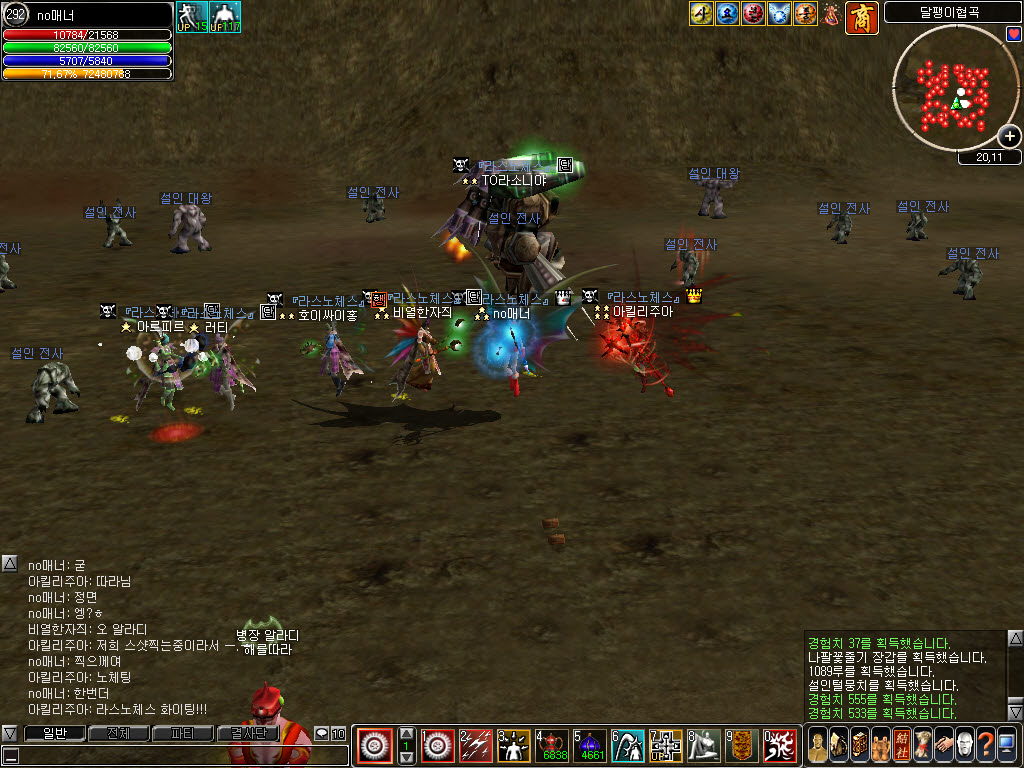Activate the kneeling figure skill in slot 8

(x=704, y=746)
